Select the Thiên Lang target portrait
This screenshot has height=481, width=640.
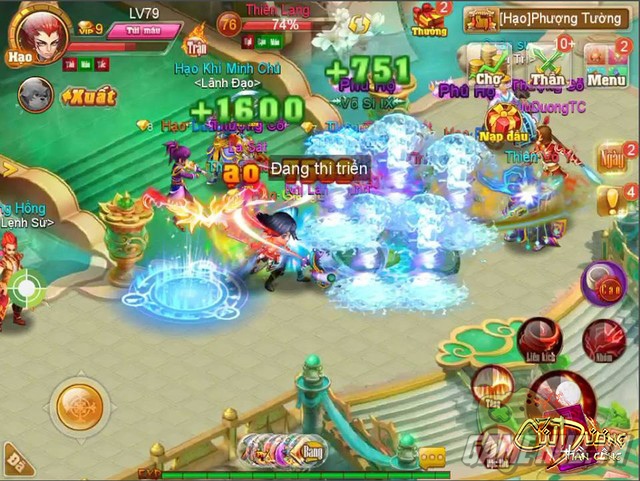click(x=229, y=26)
